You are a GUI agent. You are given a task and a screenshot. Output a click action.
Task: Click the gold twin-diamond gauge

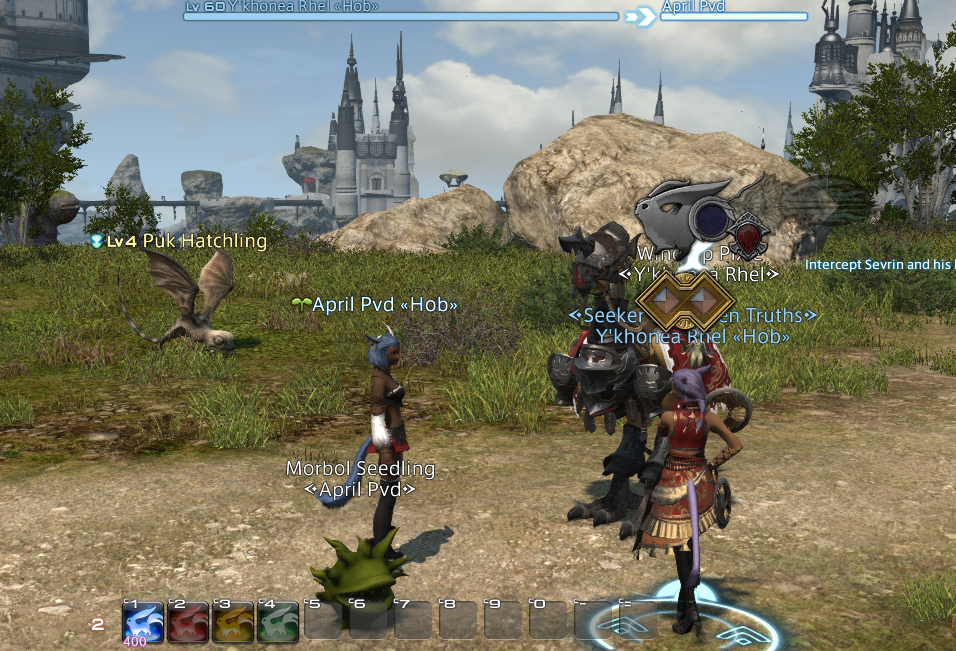pos(686,299)
